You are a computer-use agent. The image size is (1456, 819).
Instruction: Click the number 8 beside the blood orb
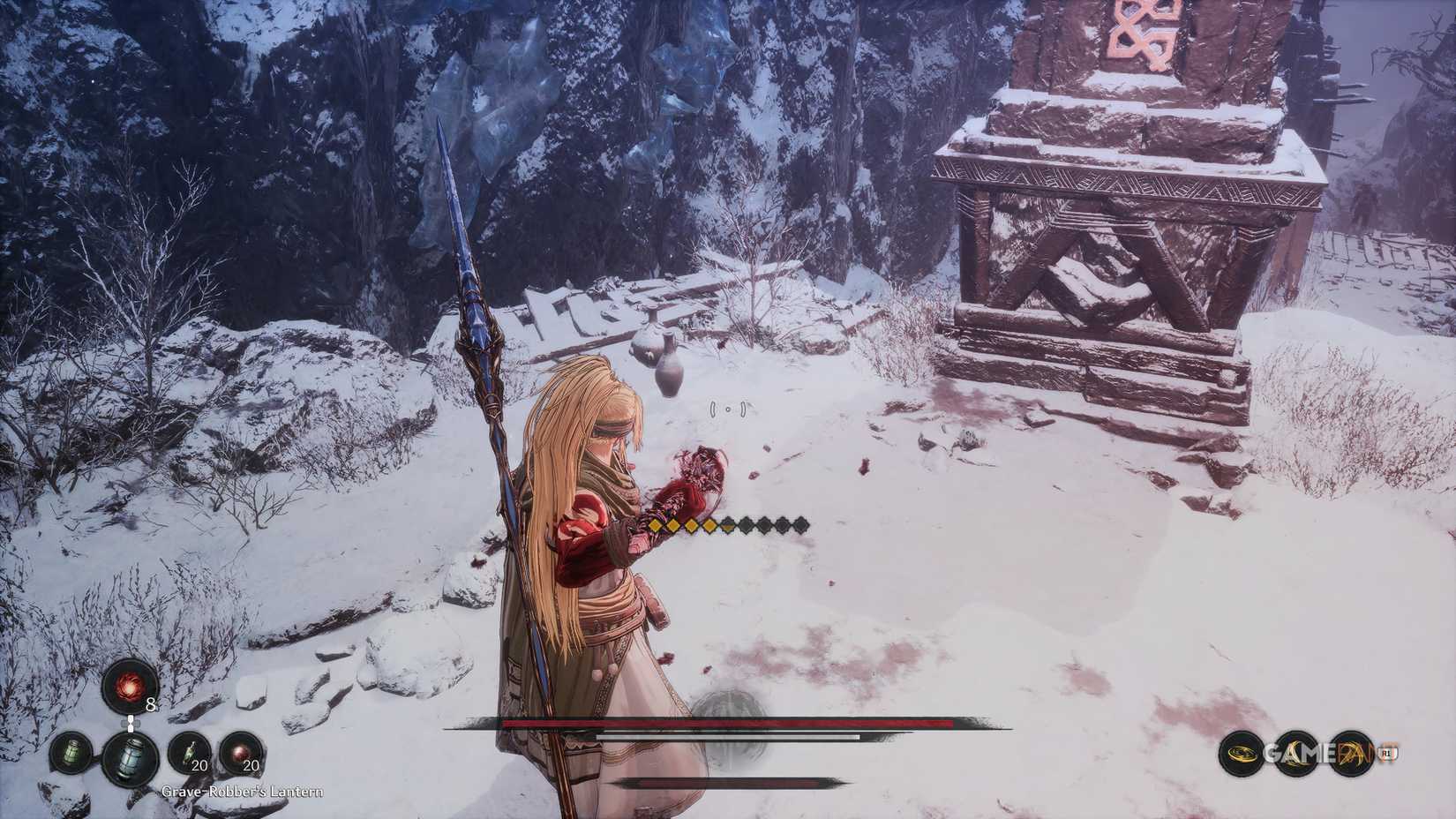point(151,704)
